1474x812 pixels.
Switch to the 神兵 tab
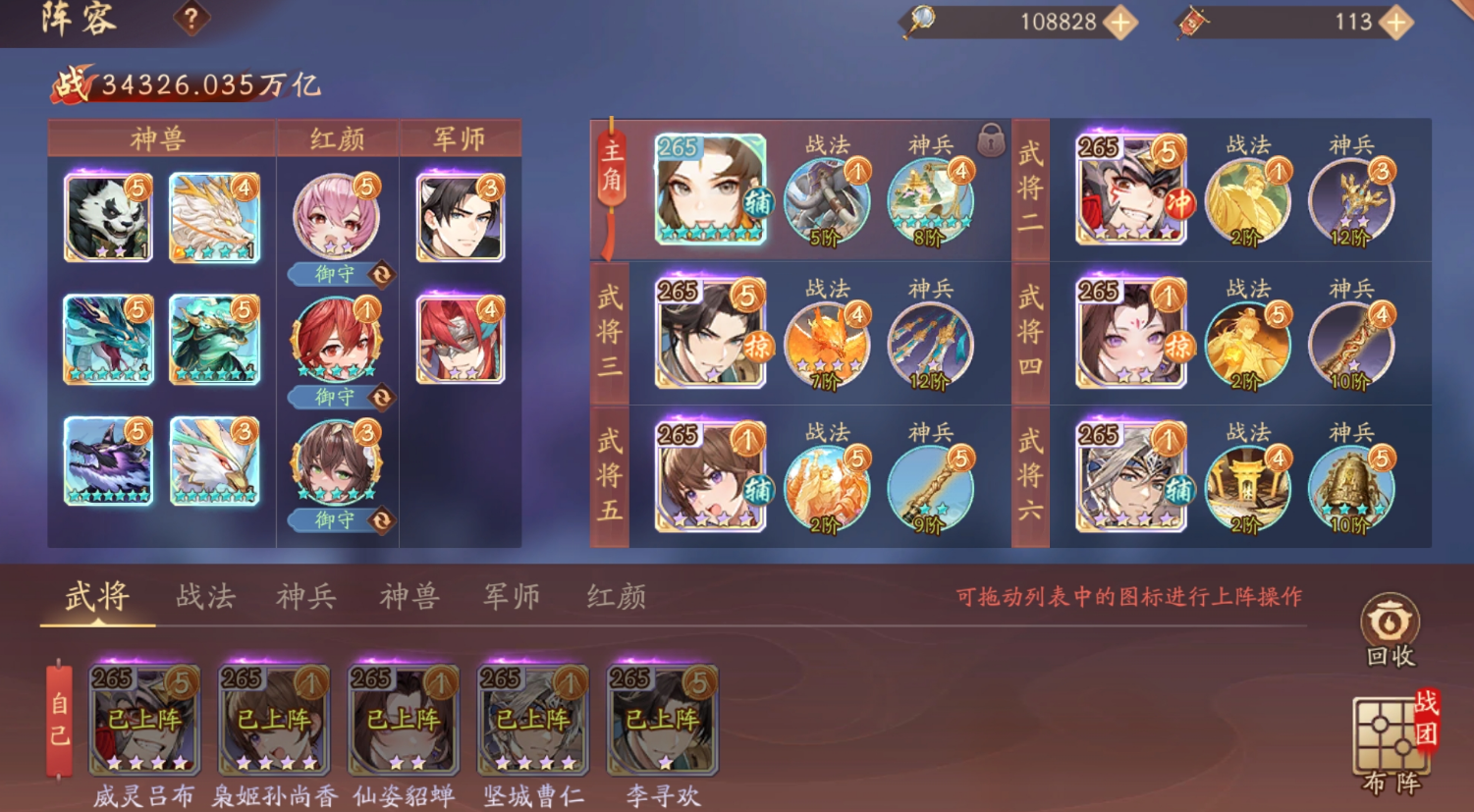click(x=307, y=595)
